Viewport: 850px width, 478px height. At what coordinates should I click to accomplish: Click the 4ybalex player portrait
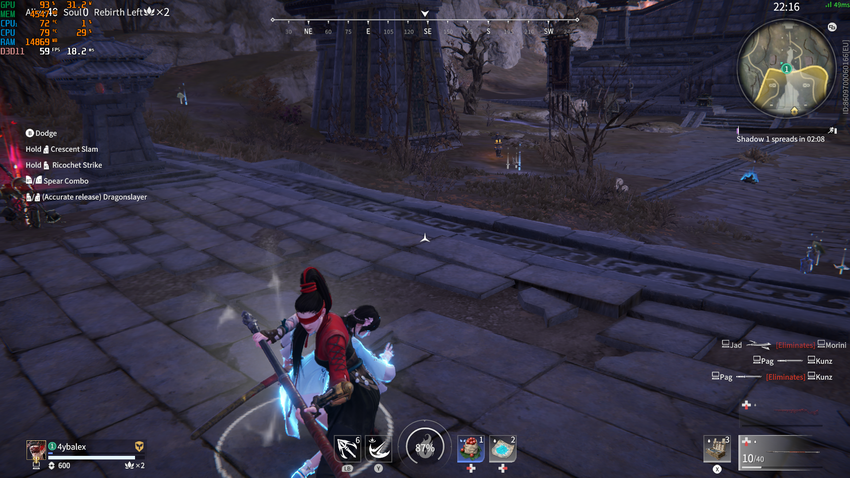[x=35, y=449]
